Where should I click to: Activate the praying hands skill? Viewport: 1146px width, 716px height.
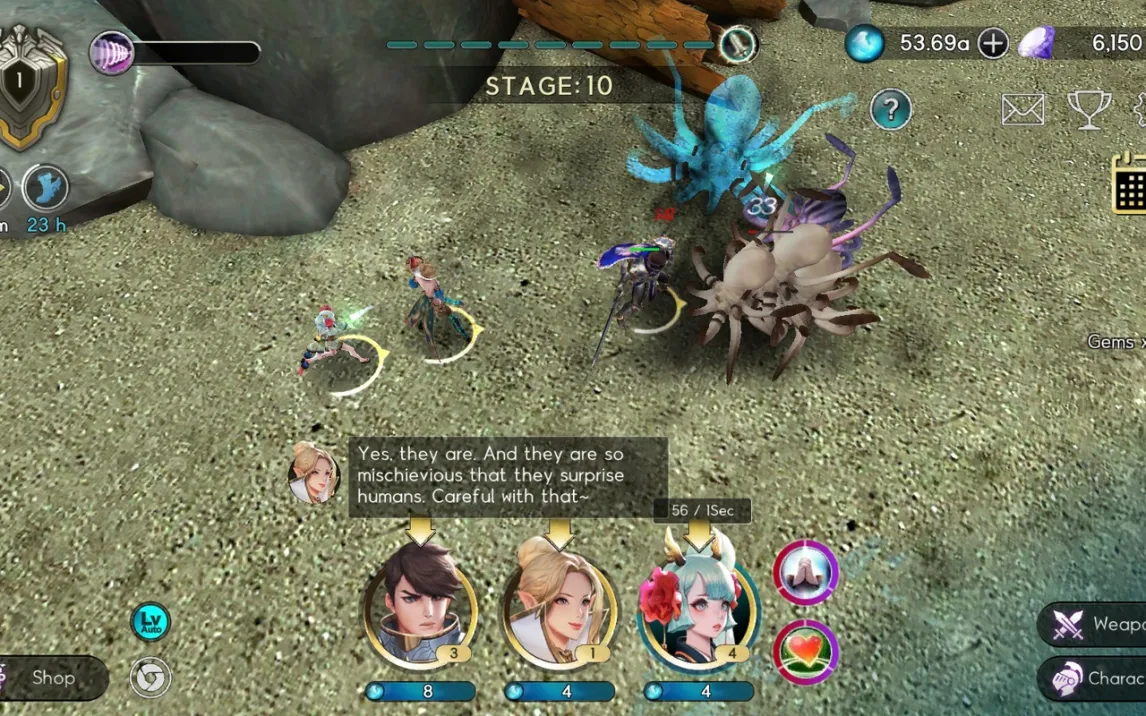806,573
